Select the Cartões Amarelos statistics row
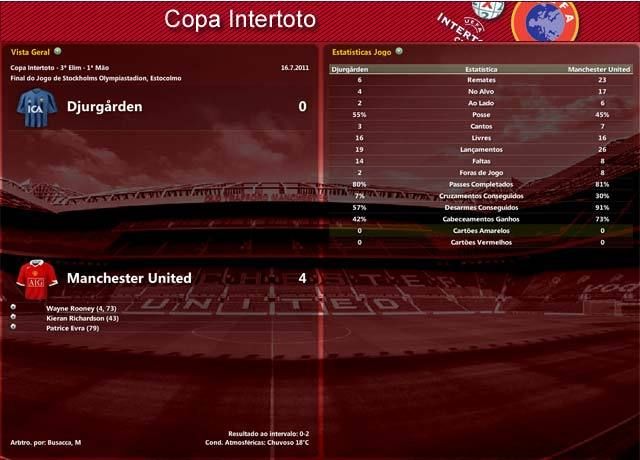 [481, 230]
